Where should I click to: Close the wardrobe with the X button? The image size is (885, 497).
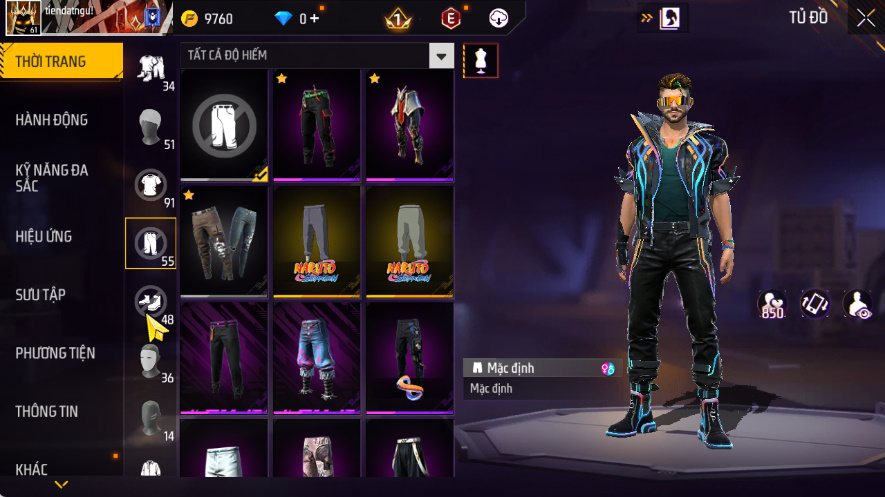click(865, 18)
